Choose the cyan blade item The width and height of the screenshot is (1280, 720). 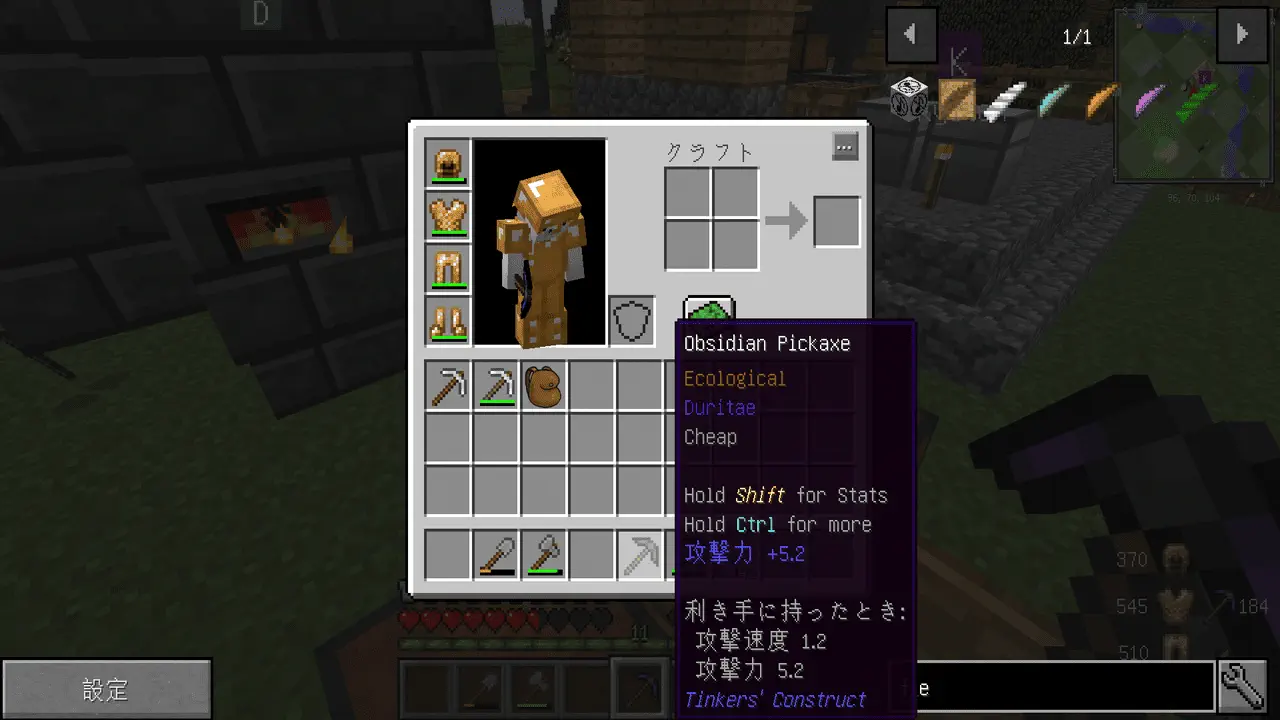1053,99
